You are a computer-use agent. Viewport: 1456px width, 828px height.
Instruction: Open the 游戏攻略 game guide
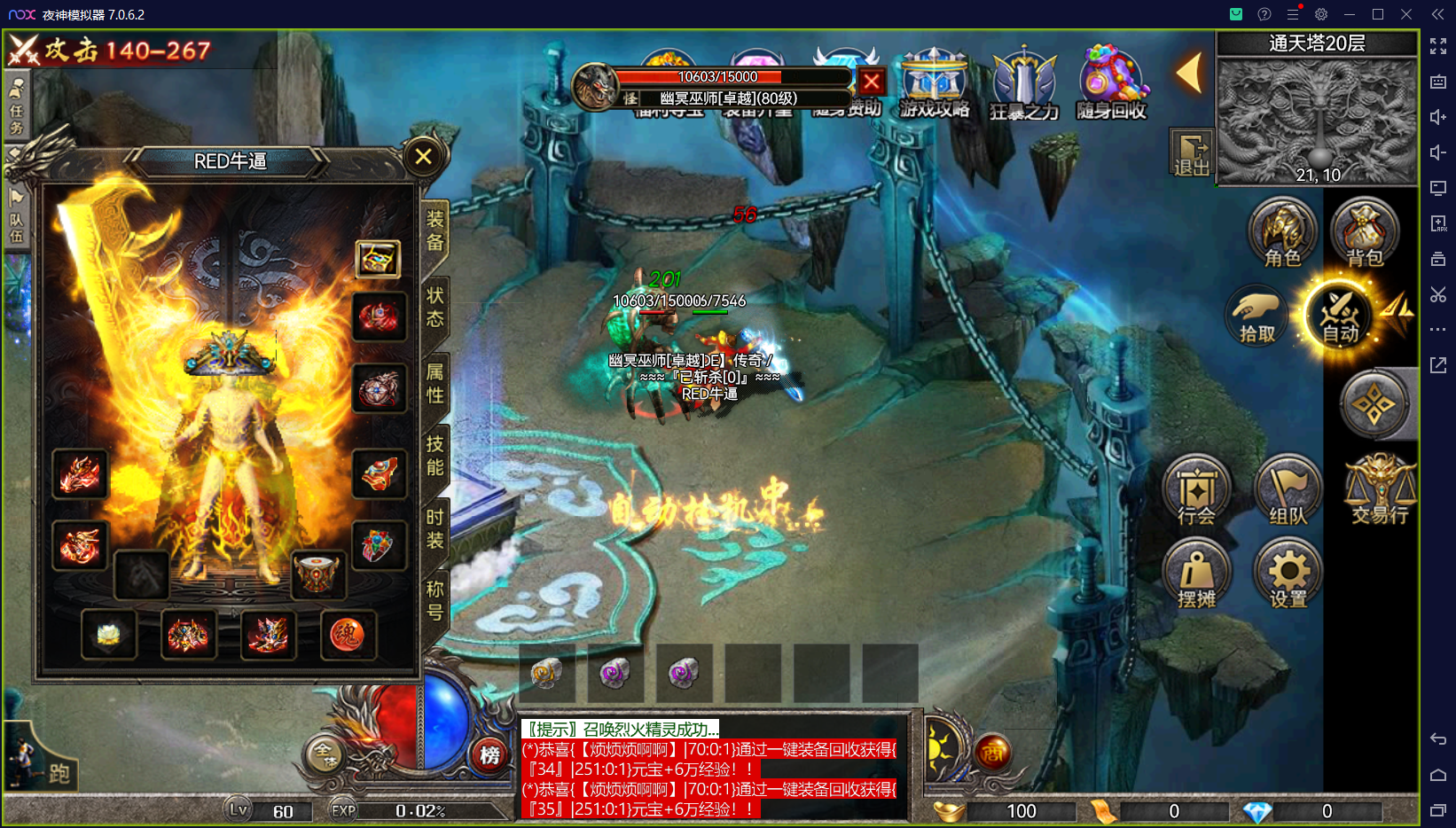click(935, 83)
